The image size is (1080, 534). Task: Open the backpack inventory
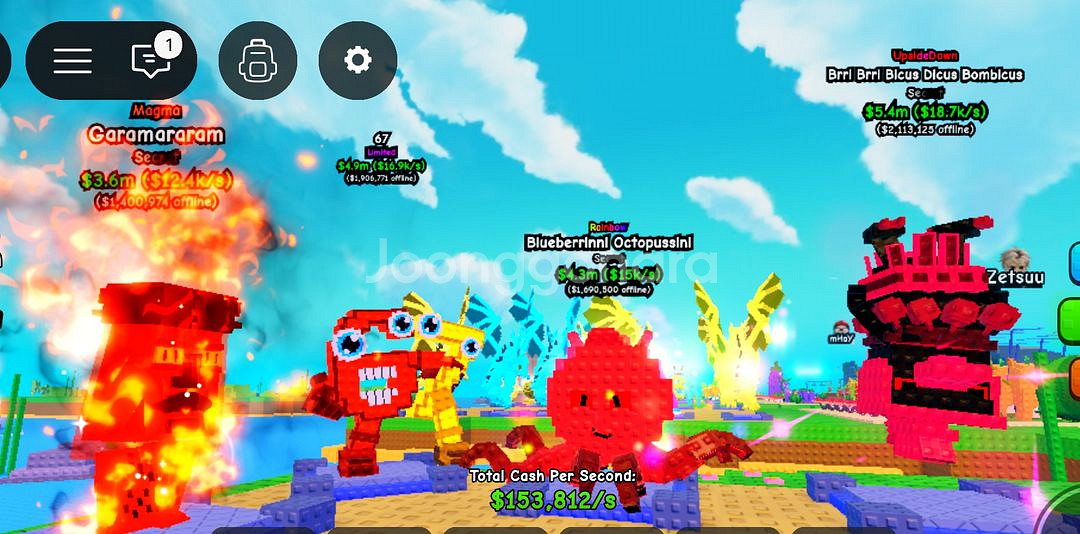point(257,61)
